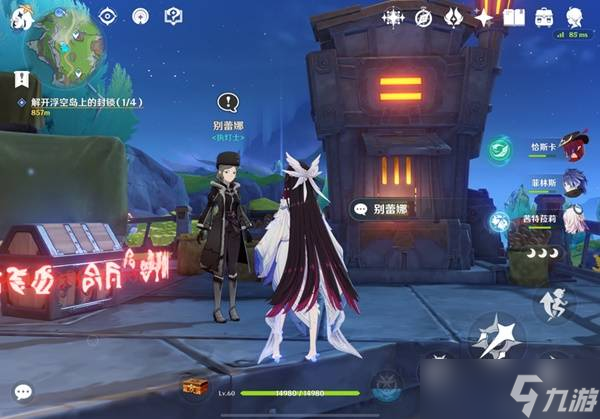Viewport: 600px width, 419px height.
Task: Open the wish four-pointed star icon
Action: (x=484, y=16)
